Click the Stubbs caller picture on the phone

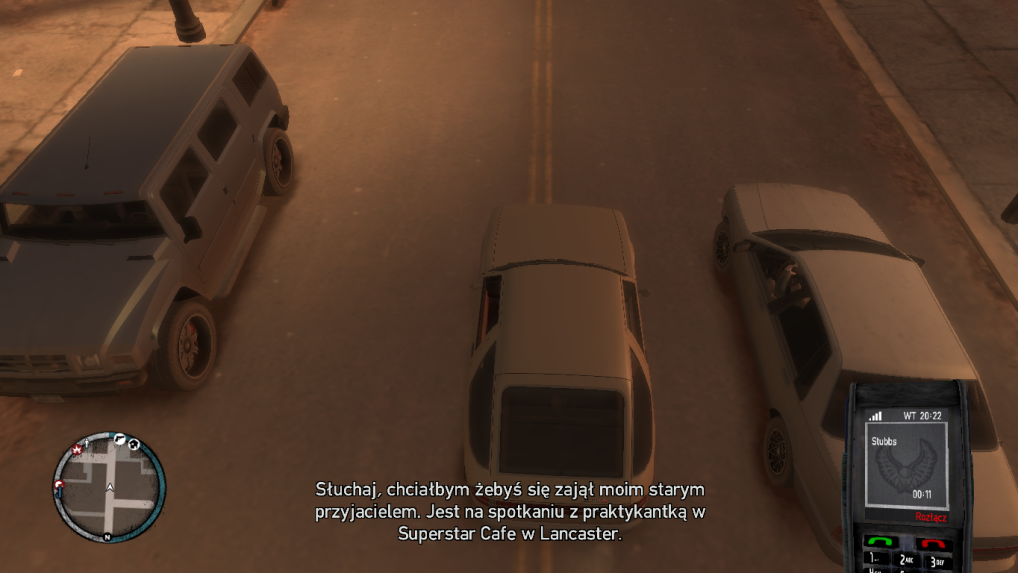909,467
